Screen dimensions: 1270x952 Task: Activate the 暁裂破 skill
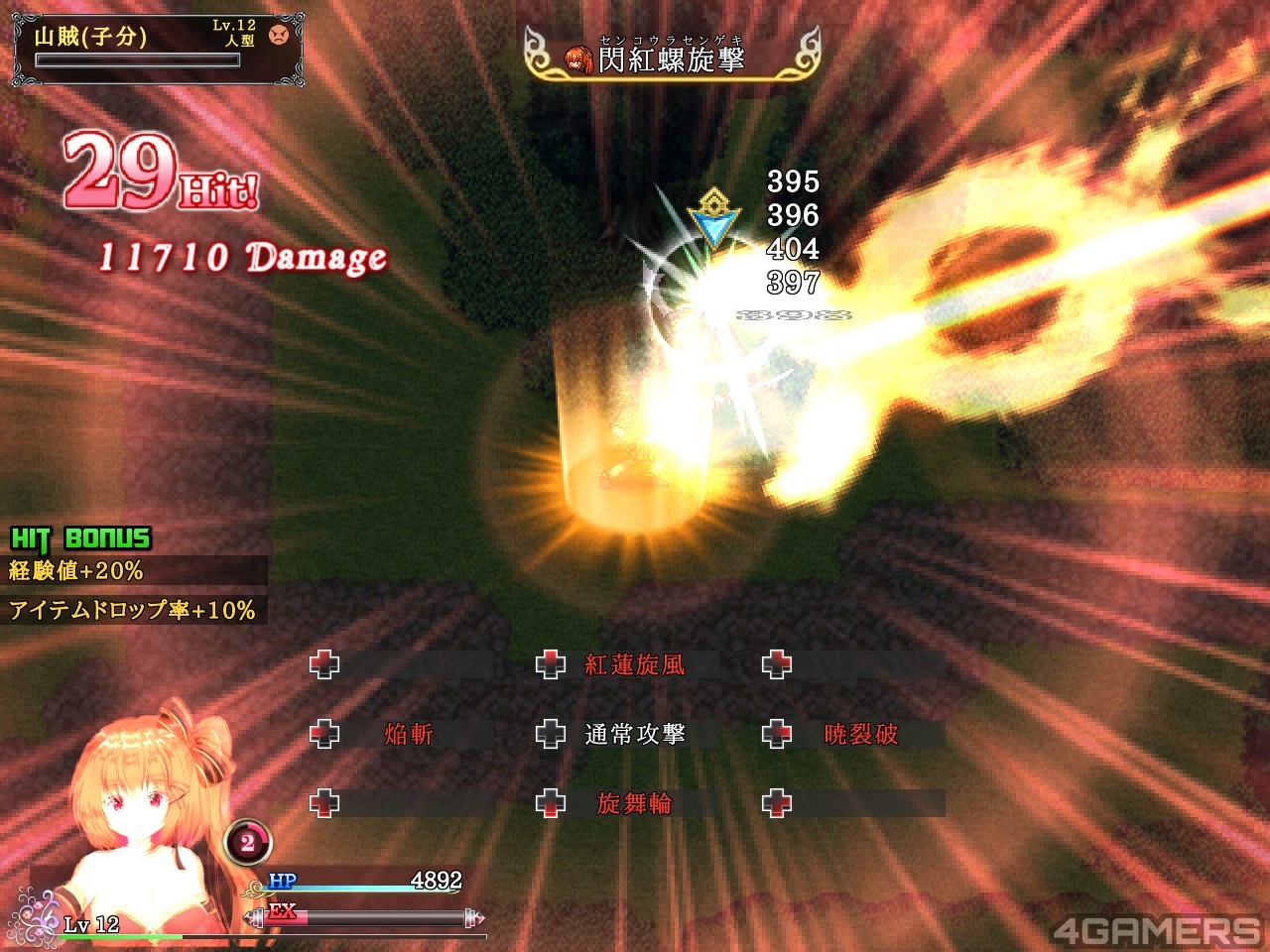860,734
